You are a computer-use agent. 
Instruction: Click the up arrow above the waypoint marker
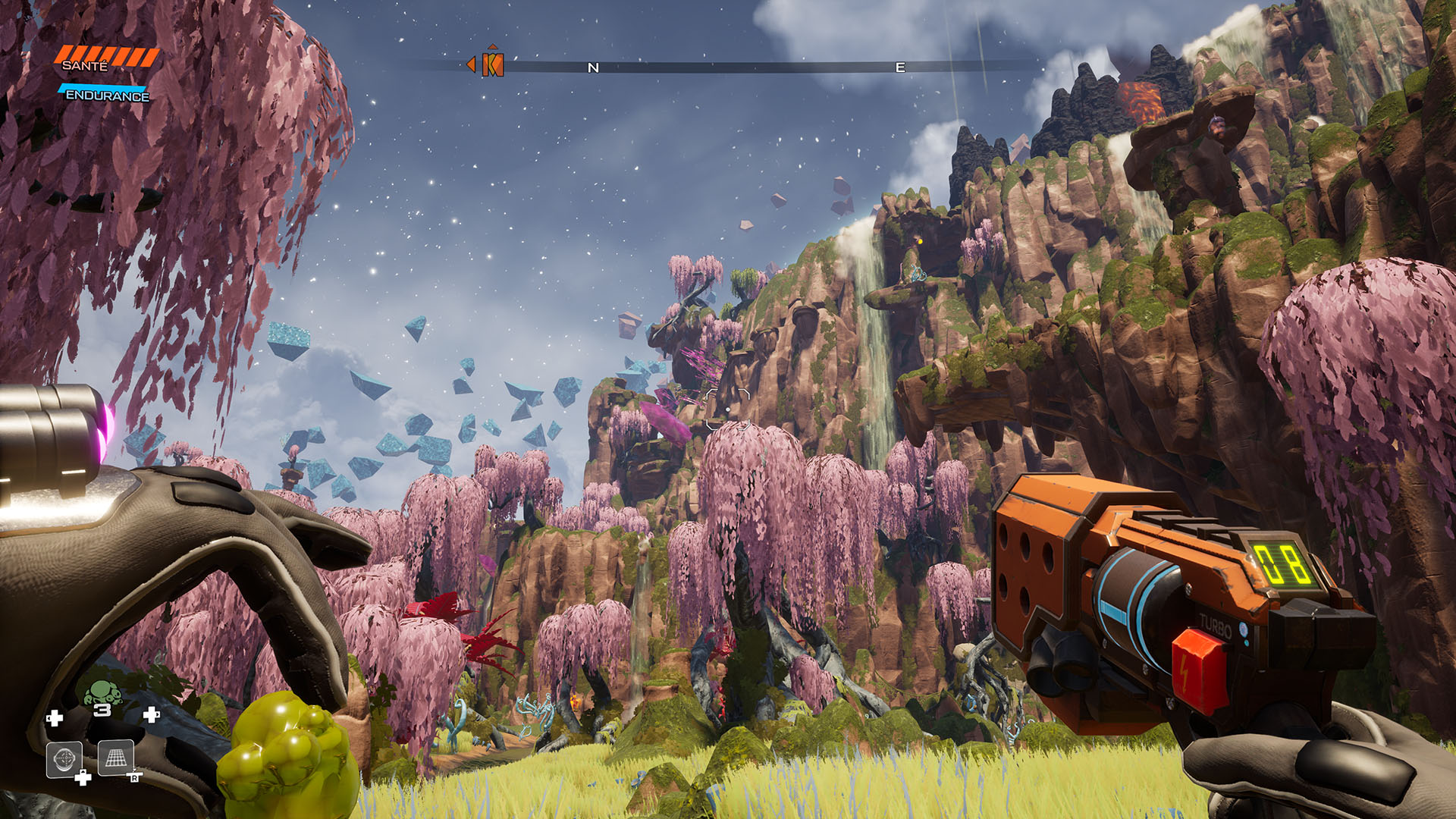click(493, 47)
